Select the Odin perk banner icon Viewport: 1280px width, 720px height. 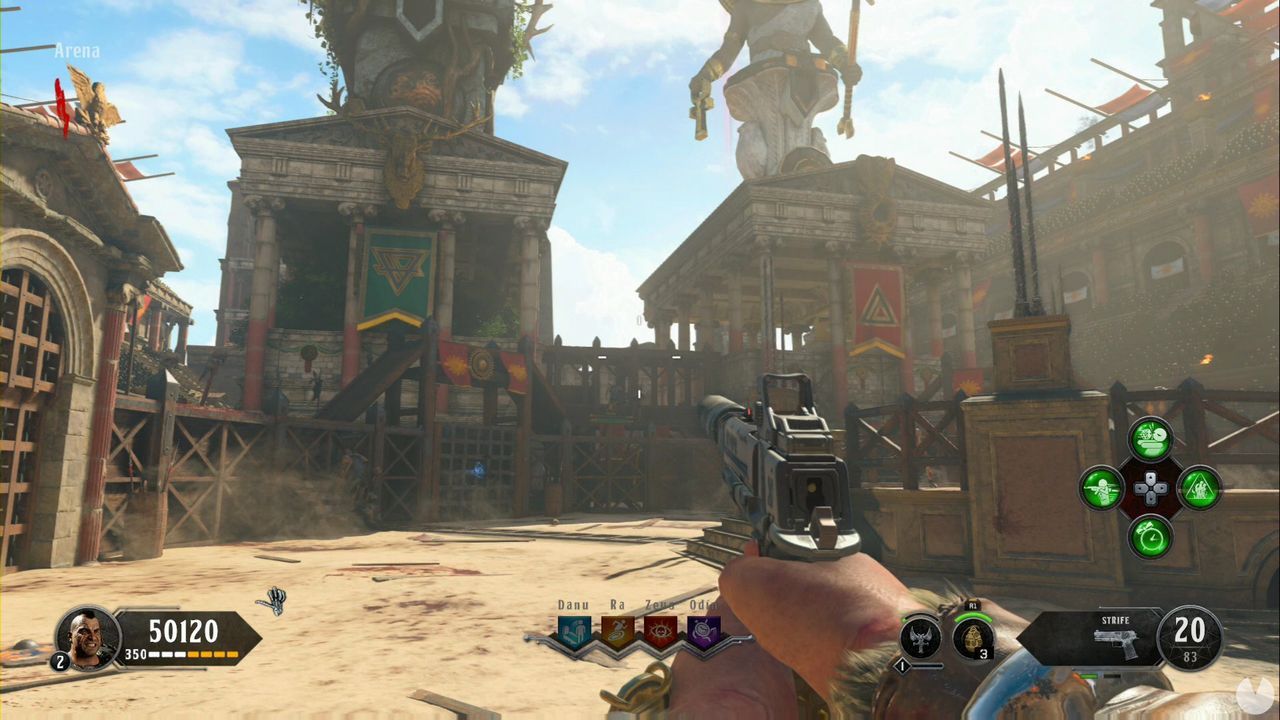(x=703, y=631)
